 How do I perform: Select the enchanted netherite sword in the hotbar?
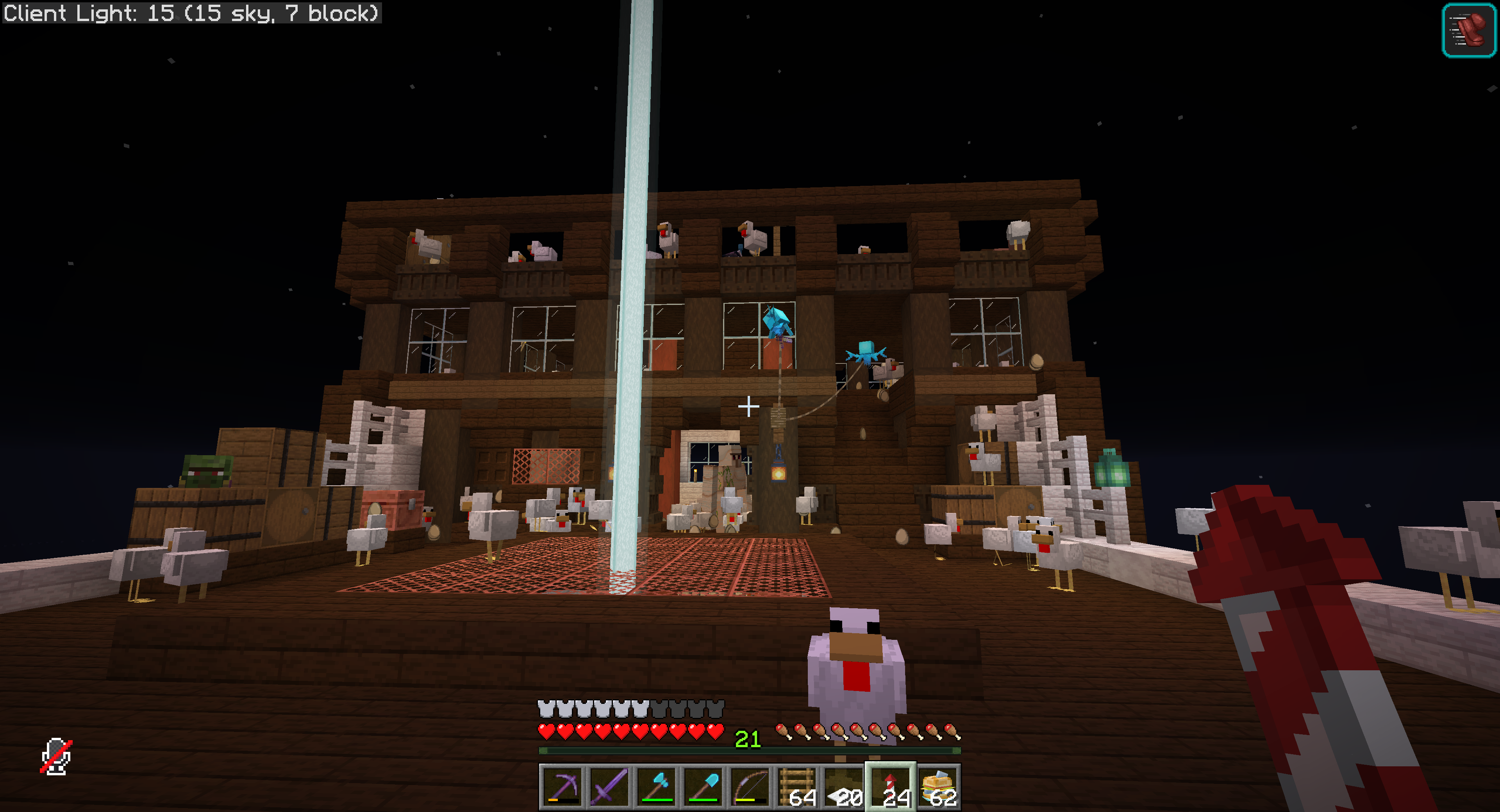609,787
